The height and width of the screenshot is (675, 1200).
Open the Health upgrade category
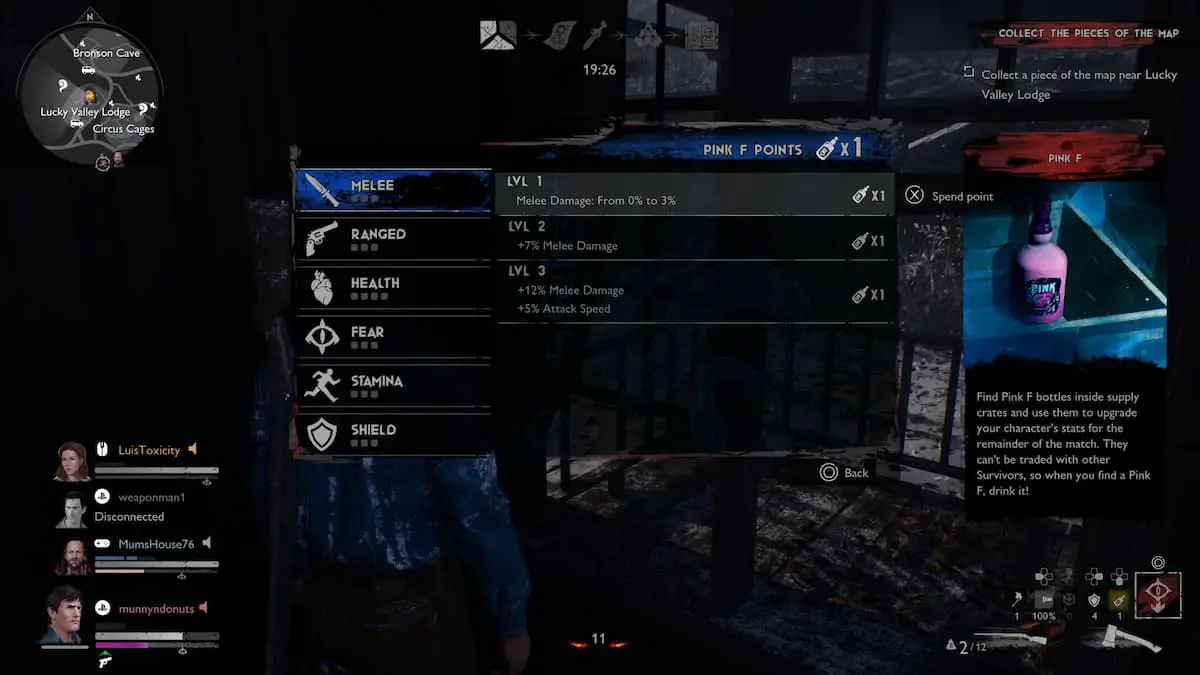pos(392,288)
